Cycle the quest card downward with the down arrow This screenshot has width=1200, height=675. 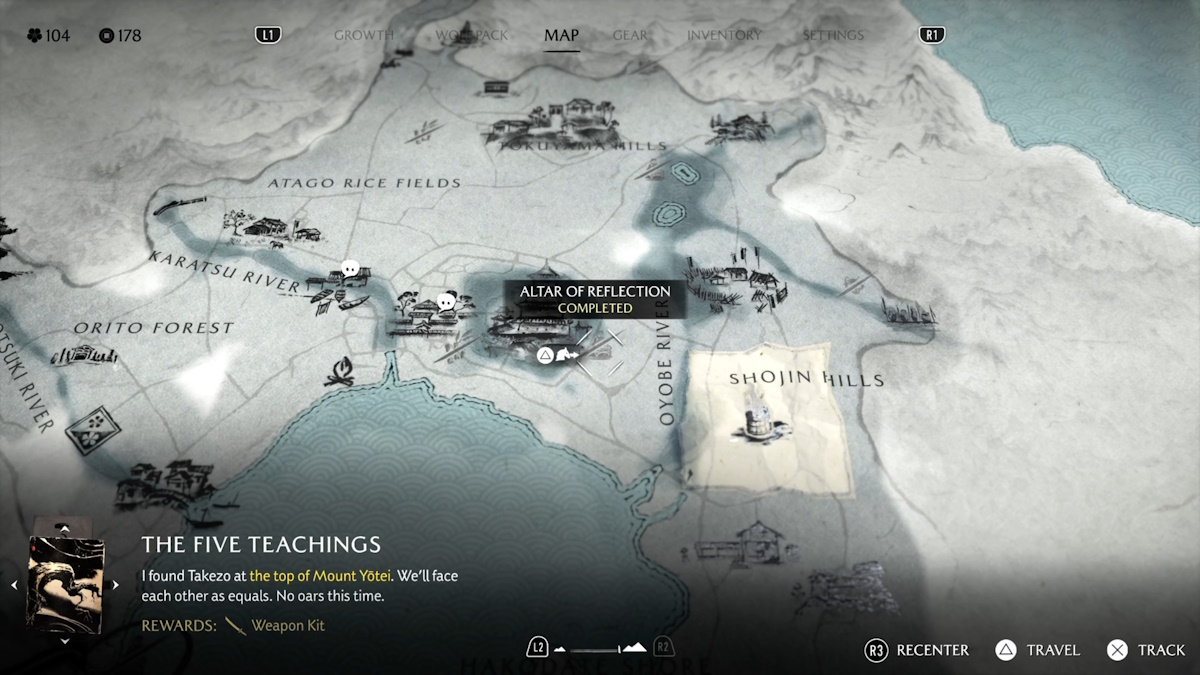coord(65,641)
